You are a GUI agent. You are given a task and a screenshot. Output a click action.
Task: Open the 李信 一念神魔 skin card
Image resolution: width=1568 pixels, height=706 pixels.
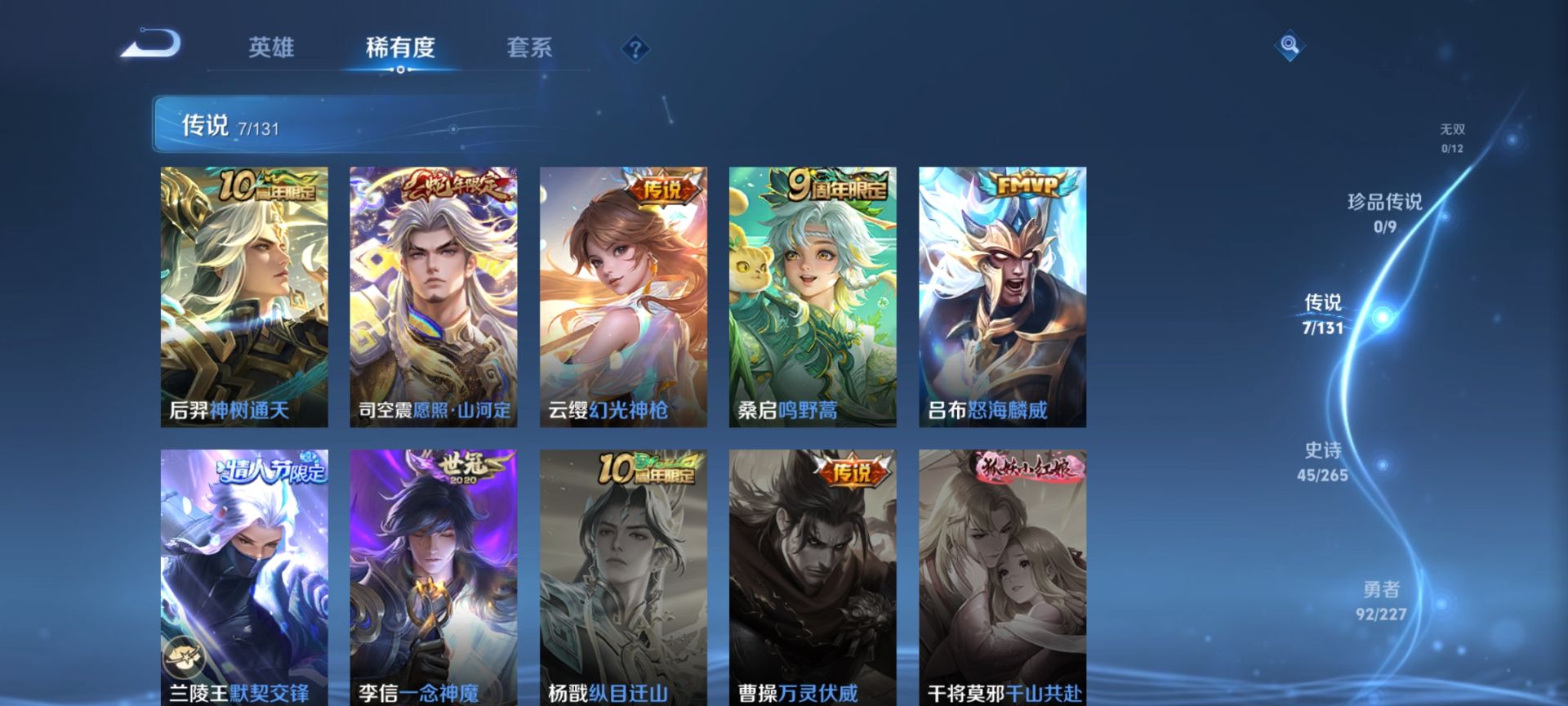click(x=434, y=577)
